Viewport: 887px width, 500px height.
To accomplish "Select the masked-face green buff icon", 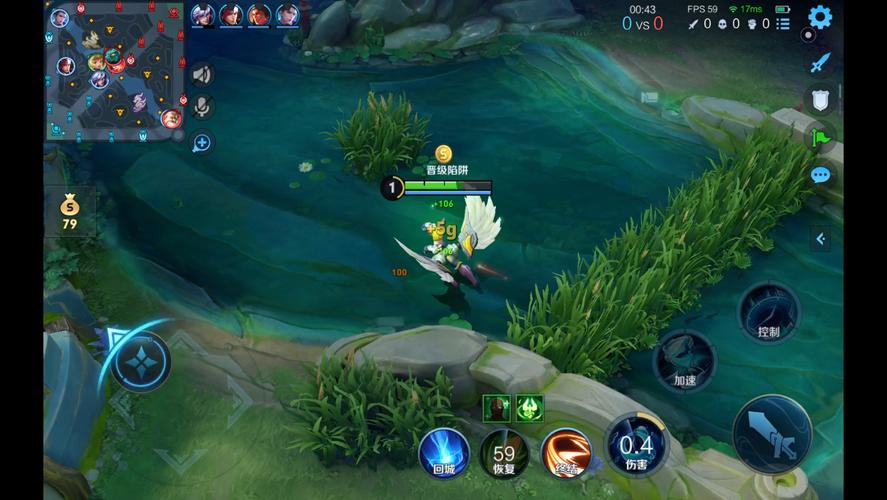I will tap(497, 407).
